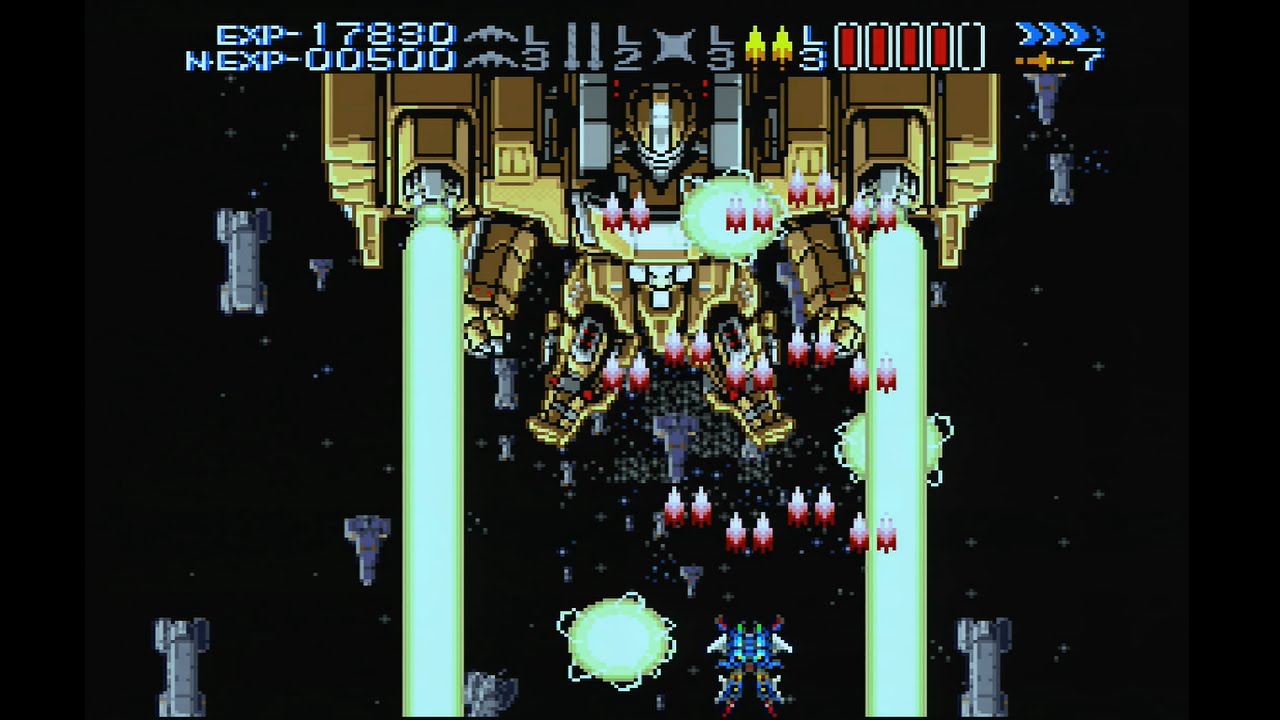Select the wing-shaped wave weapon icon
This screenshot has height=720, width=1280.
495,47
